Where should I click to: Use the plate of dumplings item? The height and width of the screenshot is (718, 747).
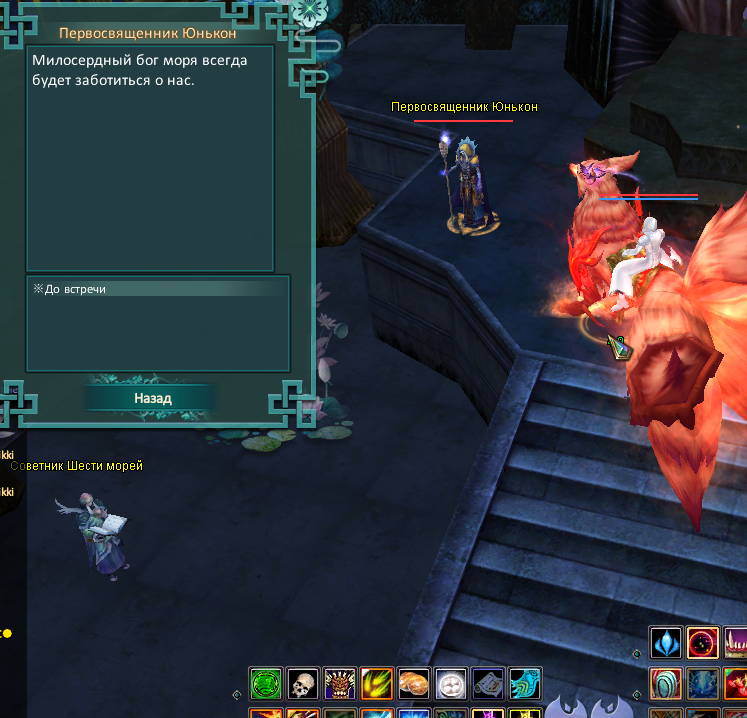[451, 684]
